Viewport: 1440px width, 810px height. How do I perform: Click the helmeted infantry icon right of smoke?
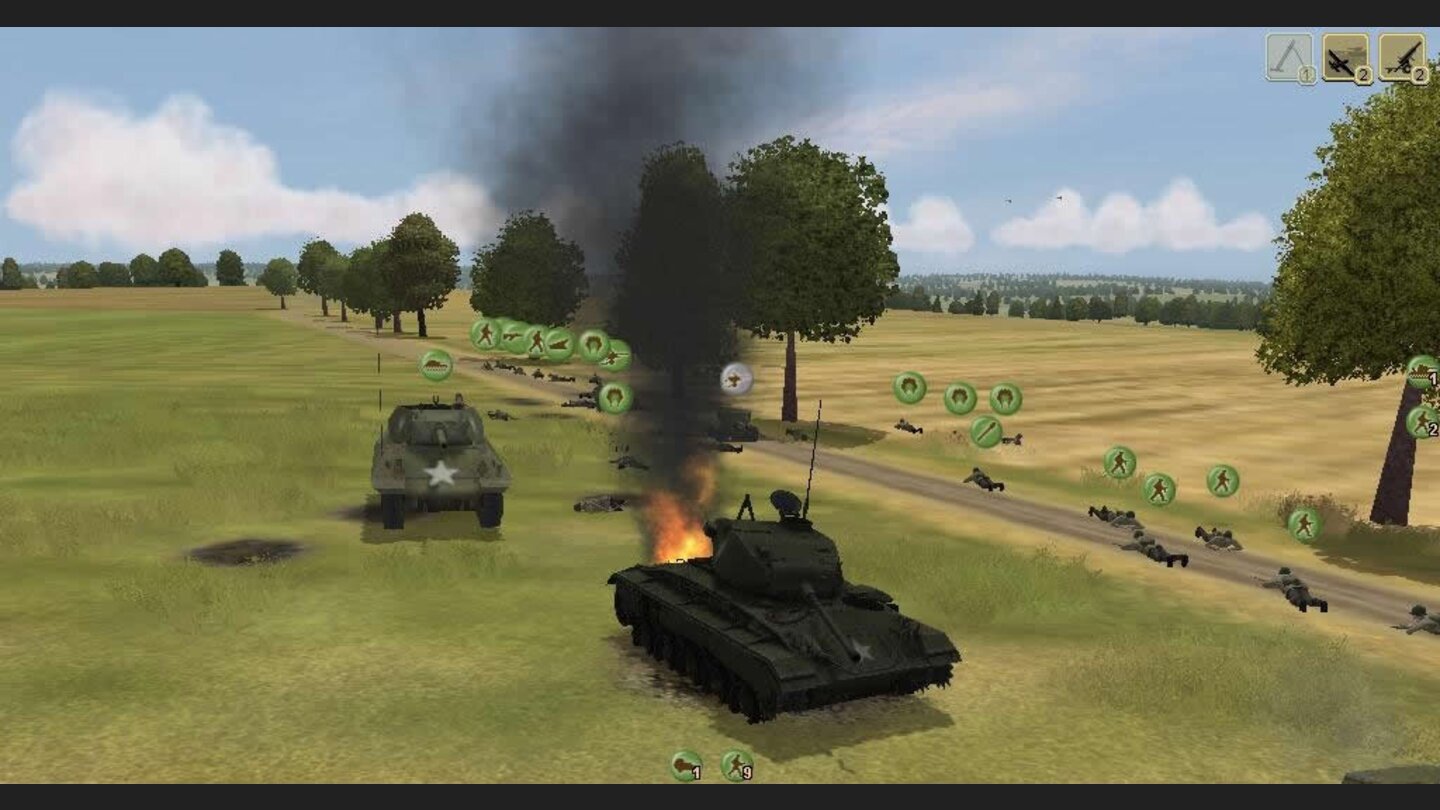pos(909,389)
